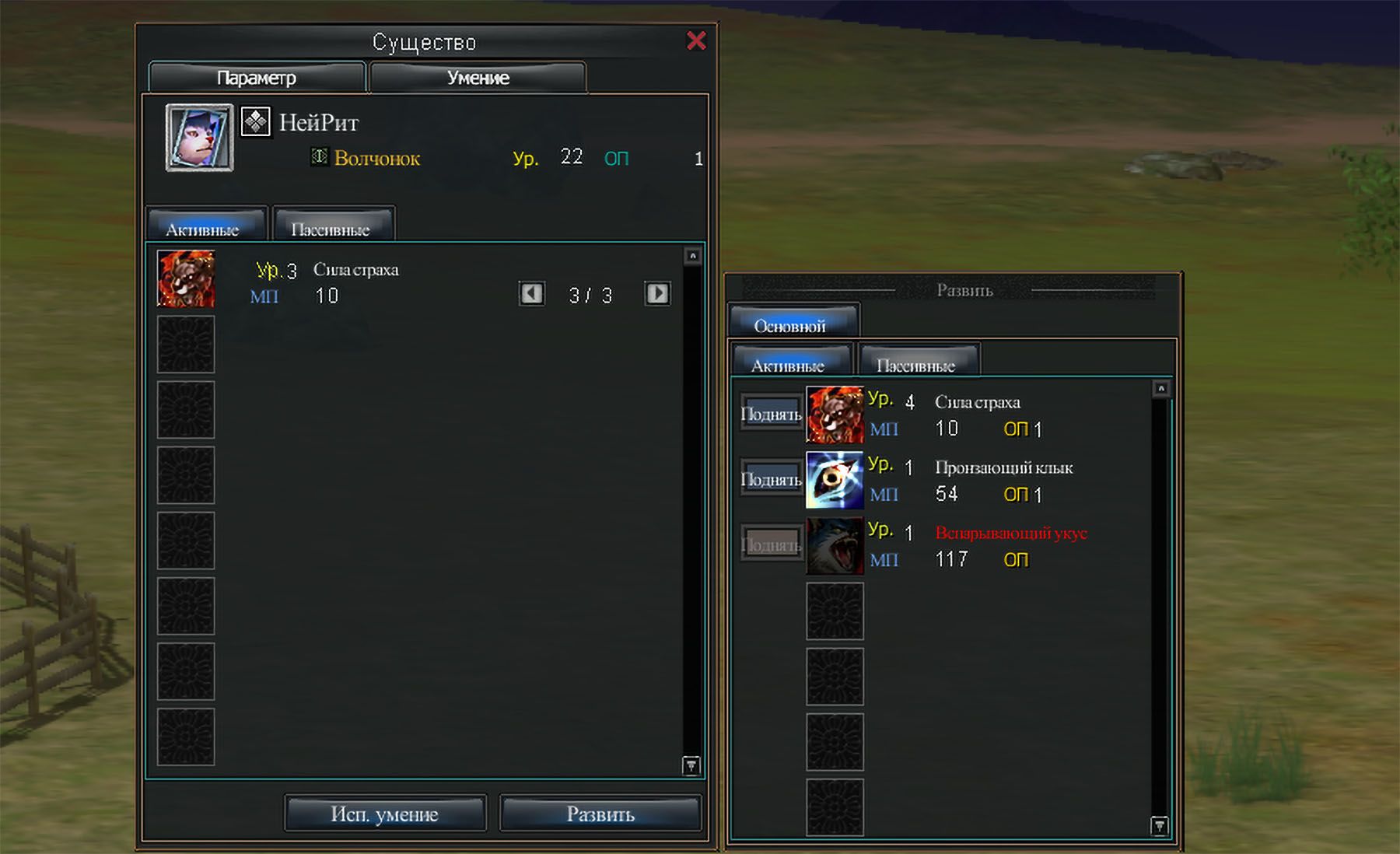Click the Развить button
The height and width of the screenshot is (854, 1400).
point(600,814)
